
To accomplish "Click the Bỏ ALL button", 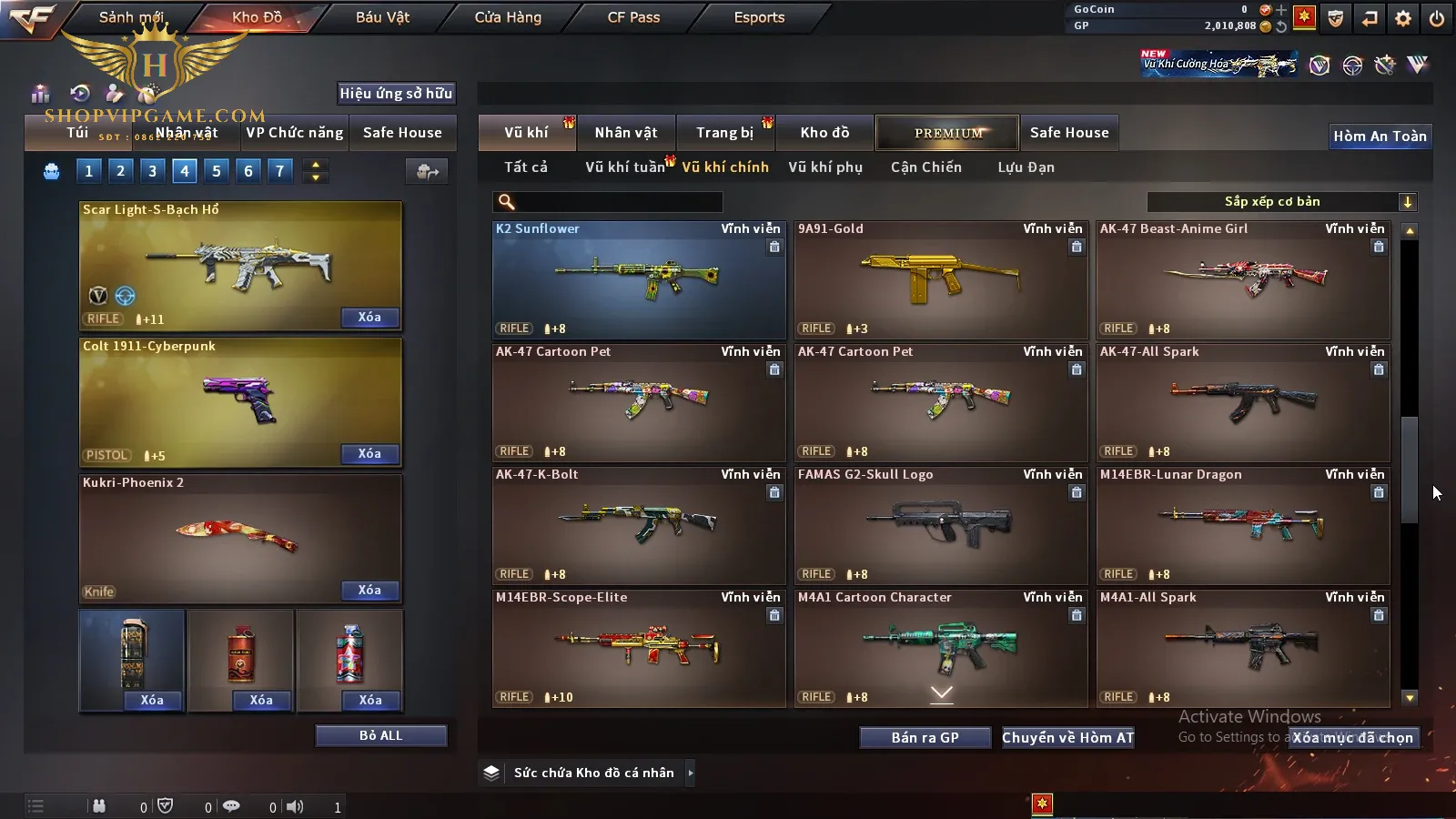I will click(x=380, y=735).
